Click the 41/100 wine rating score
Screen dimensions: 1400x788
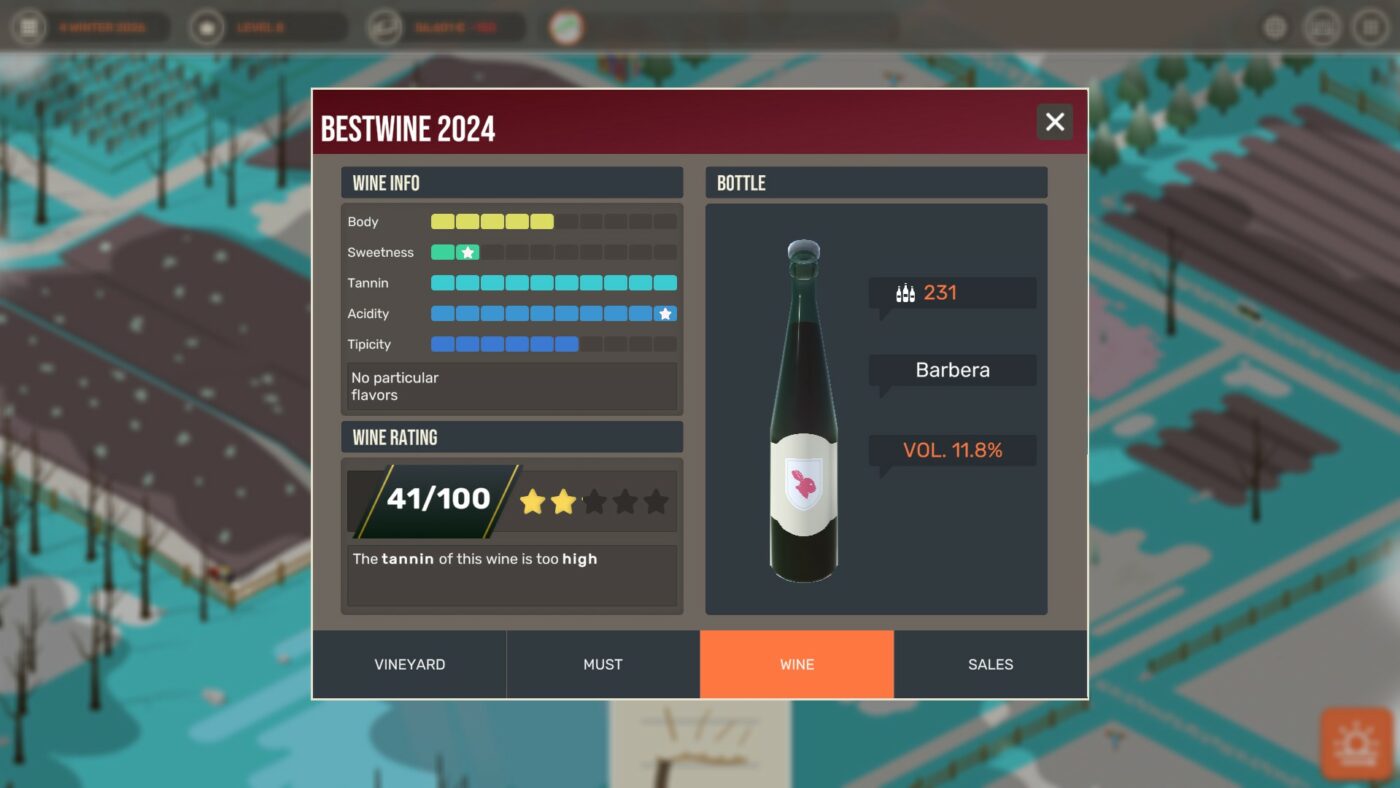click(x=440, y=497)
